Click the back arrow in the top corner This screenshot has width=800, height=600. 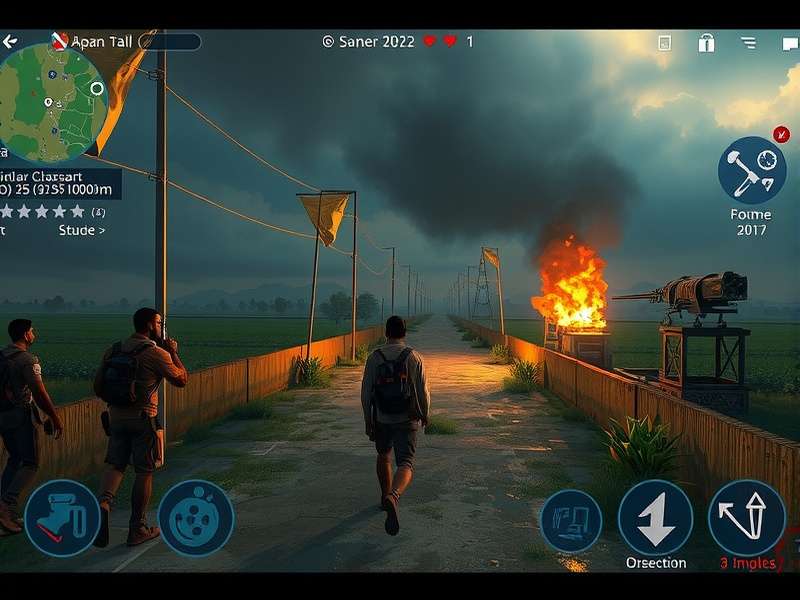point(9,42)
